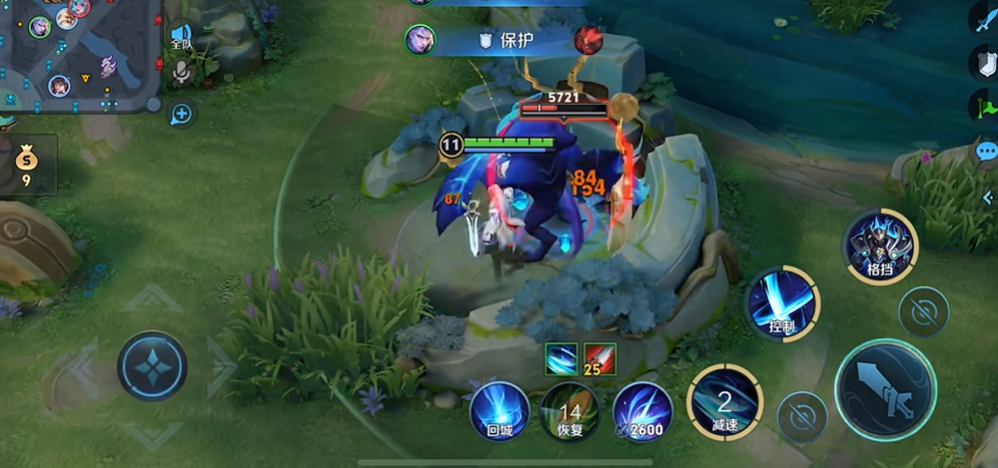Use the 恢复 heal ability
Screen dimensions: 998x468
pyautogui.click(x=570, y=410)
